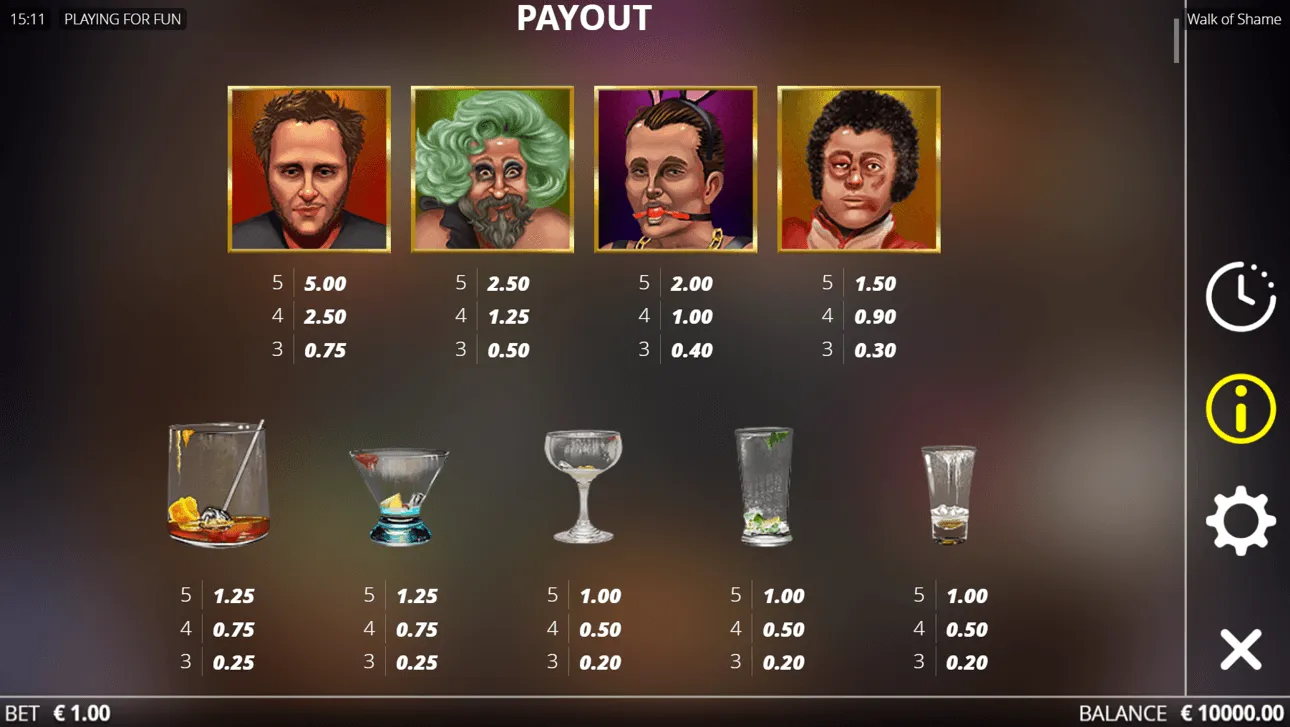Exit the payout screen
Viewport: 1290px width, 727px height.
(x=1243, y=649)
